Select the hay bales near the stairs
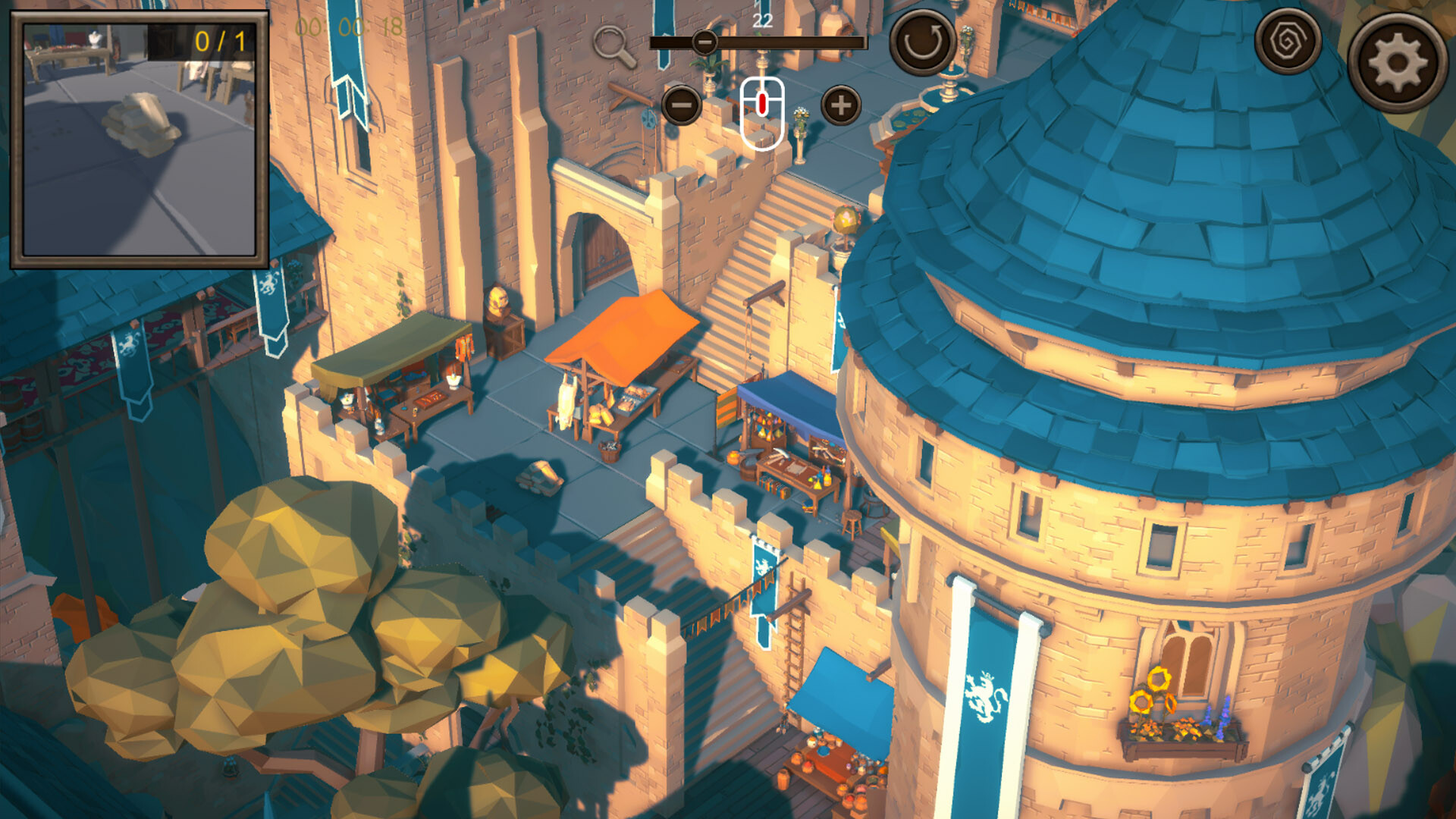The height and width of the screenshot is (819, 1456). click(x=538, y=478)
